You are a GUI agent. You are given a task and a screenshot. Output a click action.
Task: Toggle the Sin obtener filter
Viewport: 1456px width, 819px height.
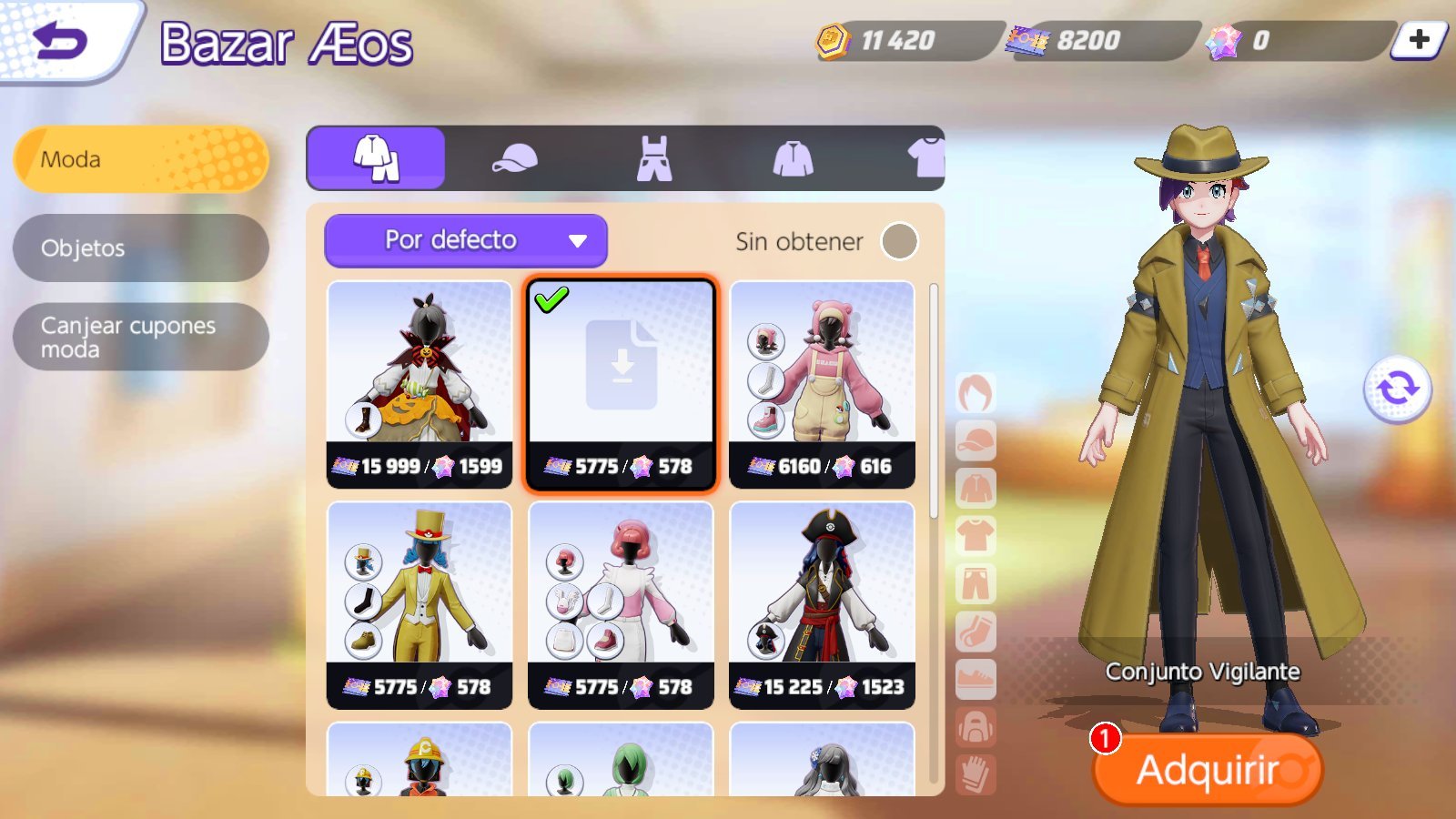point(899,241)
